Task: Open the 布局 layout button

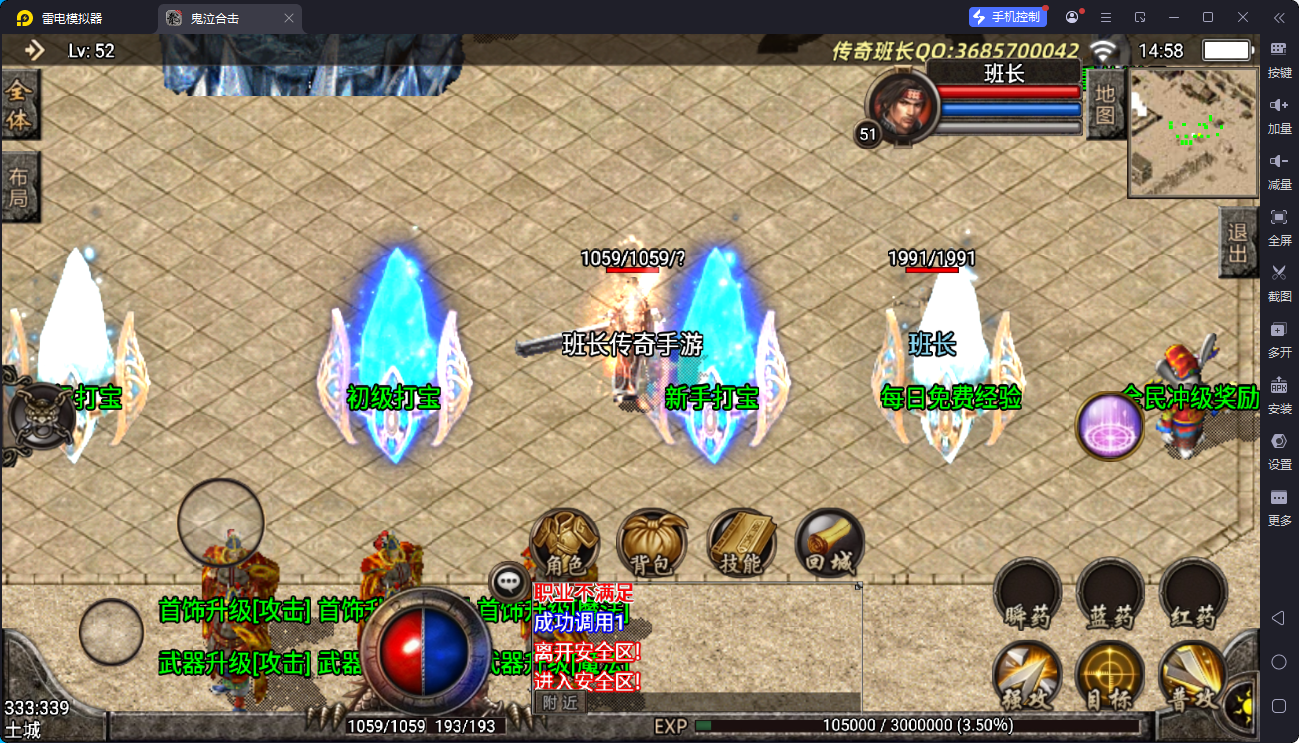Action: click(x=19, y=186)
